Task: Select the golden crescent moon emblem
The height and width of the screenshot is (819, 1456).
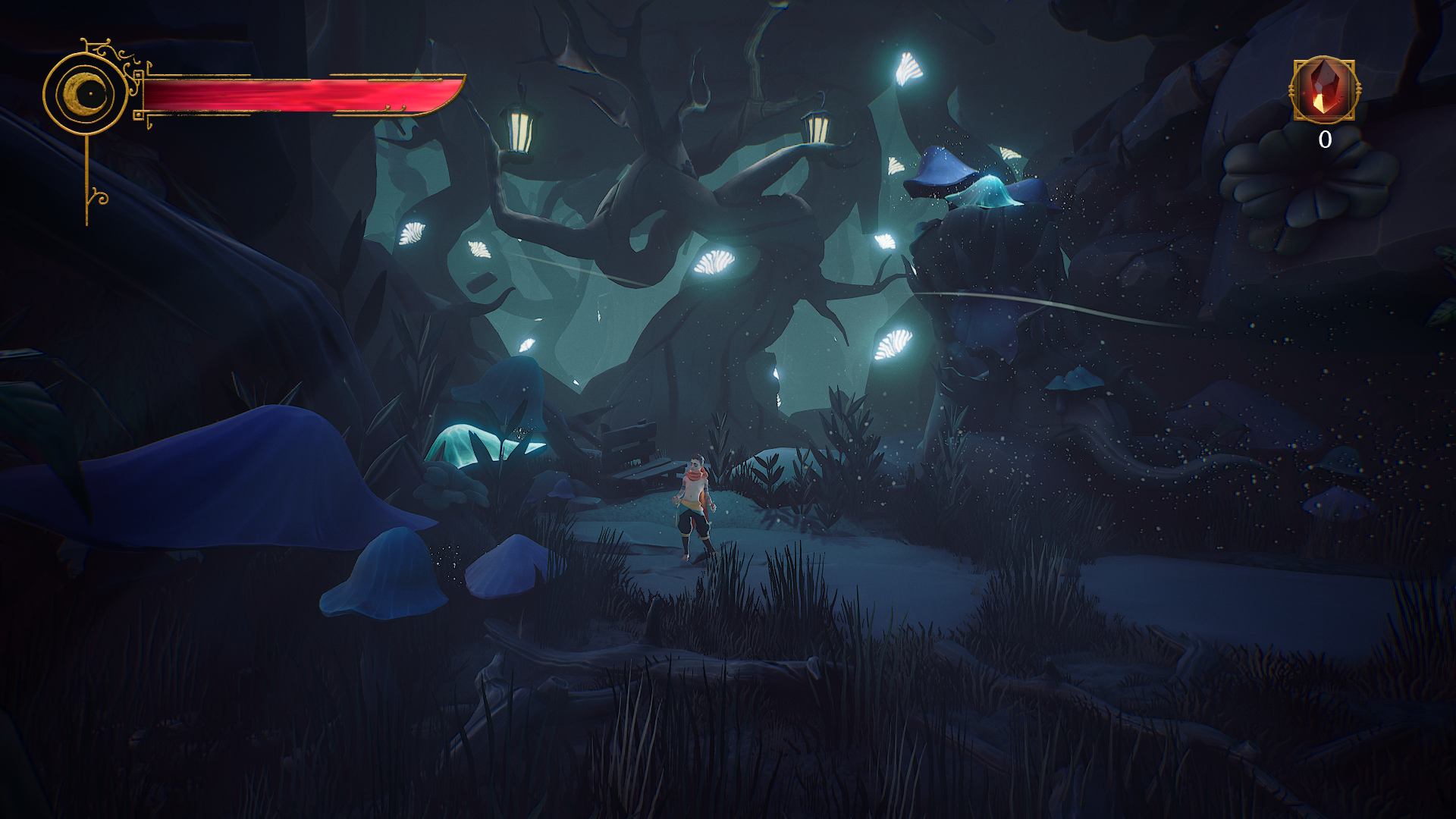Action: 85,94
